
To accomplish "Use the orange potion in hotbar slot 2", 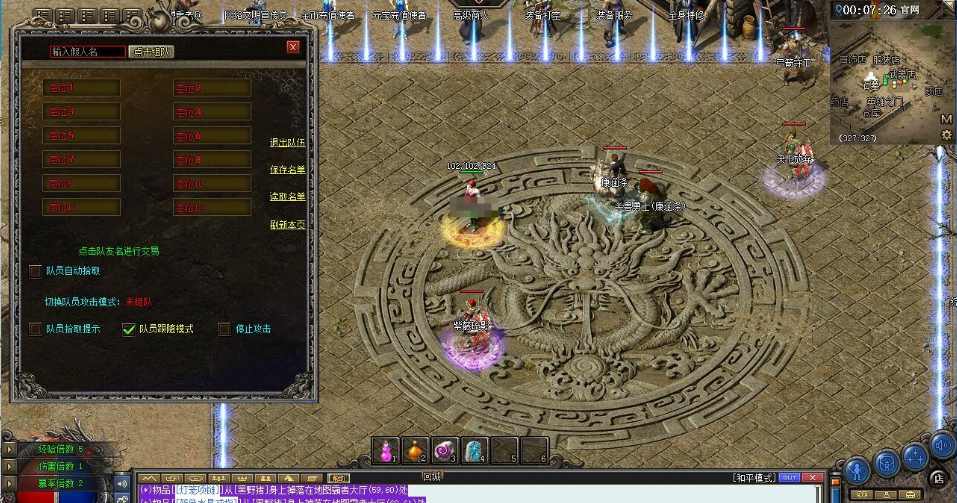I will 415,450.
